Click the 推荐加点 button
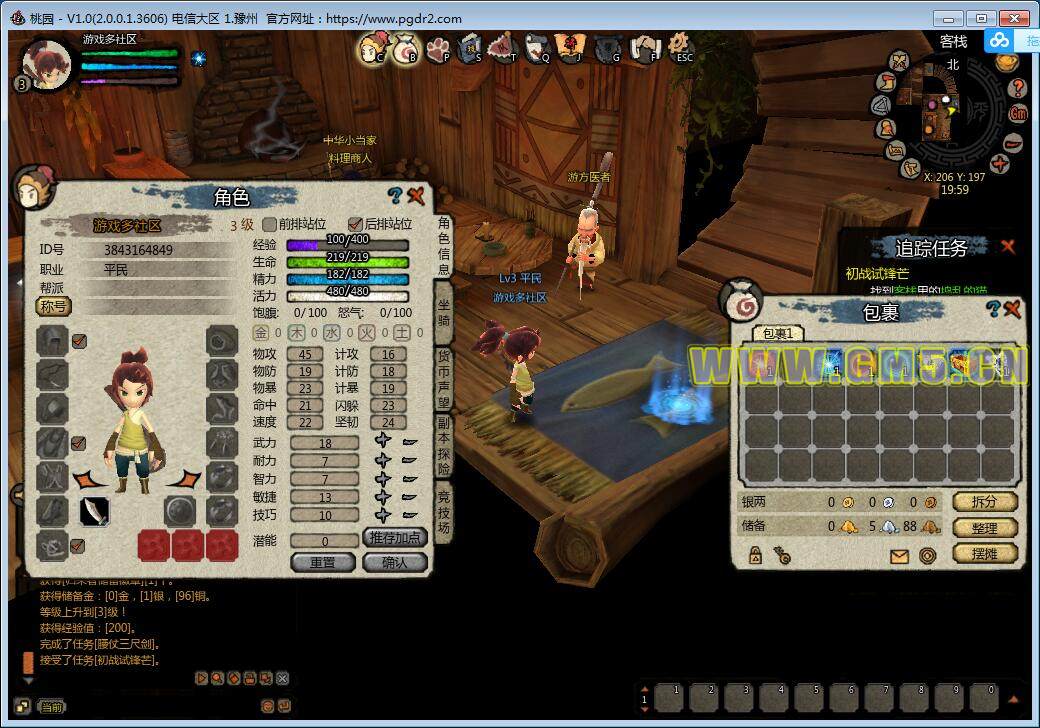The height and width of the screenshot is (728, 1040). (395, 537)
